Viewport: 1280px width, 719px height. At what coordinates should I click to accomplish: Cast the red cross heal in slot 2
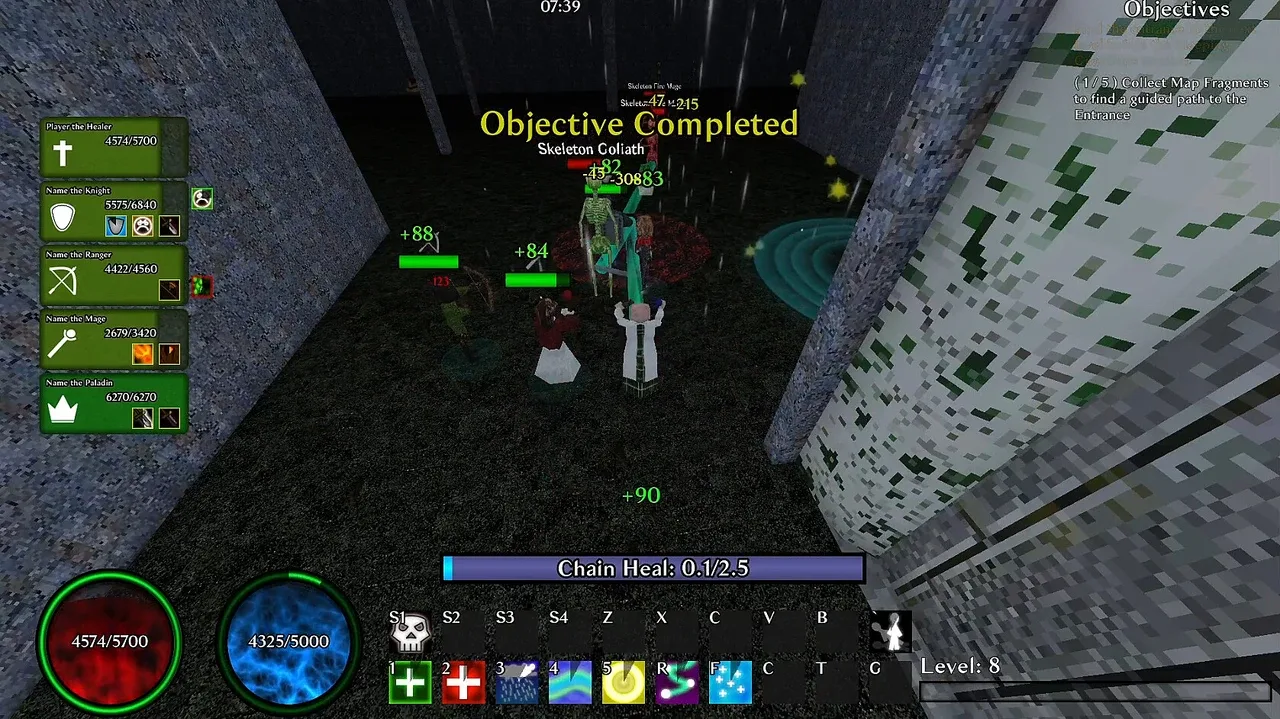click(x=463, y=683)
